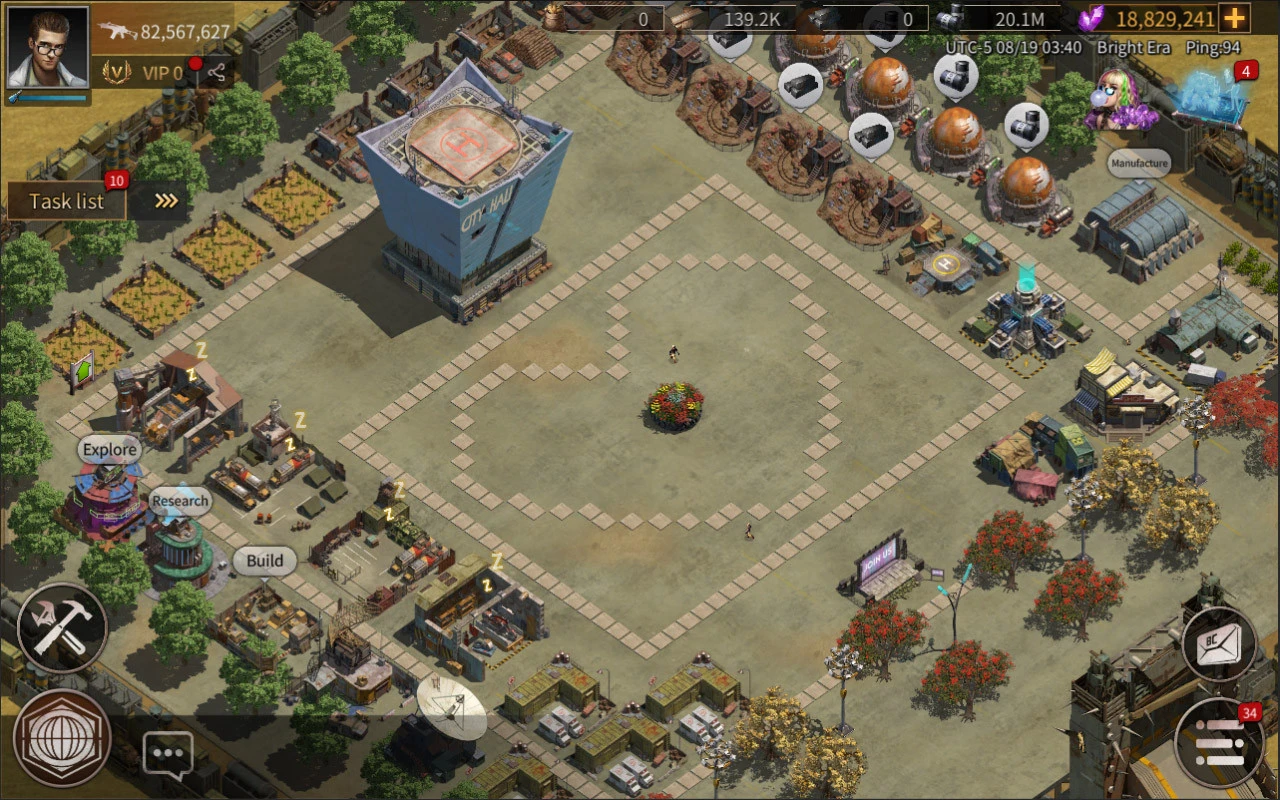Select the Explore bubble

click(109, 450)
